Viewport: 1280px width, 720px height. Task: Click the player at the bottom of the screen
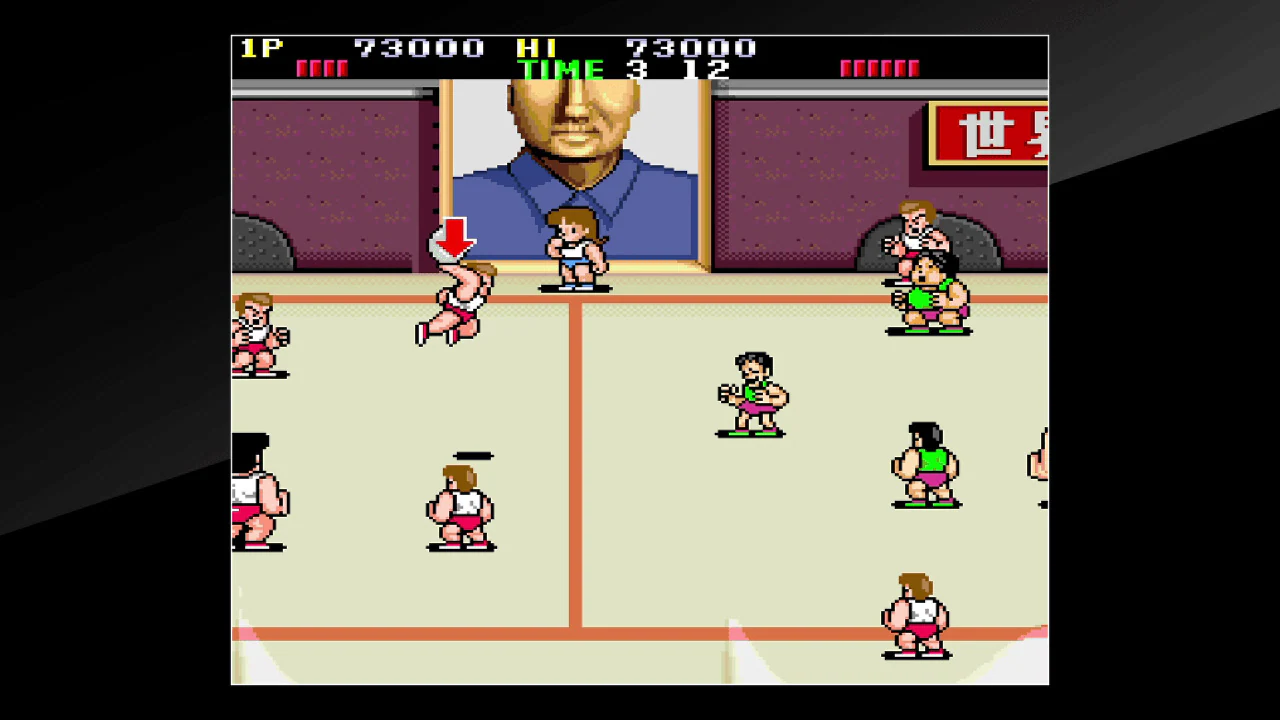tap(915, 615)
